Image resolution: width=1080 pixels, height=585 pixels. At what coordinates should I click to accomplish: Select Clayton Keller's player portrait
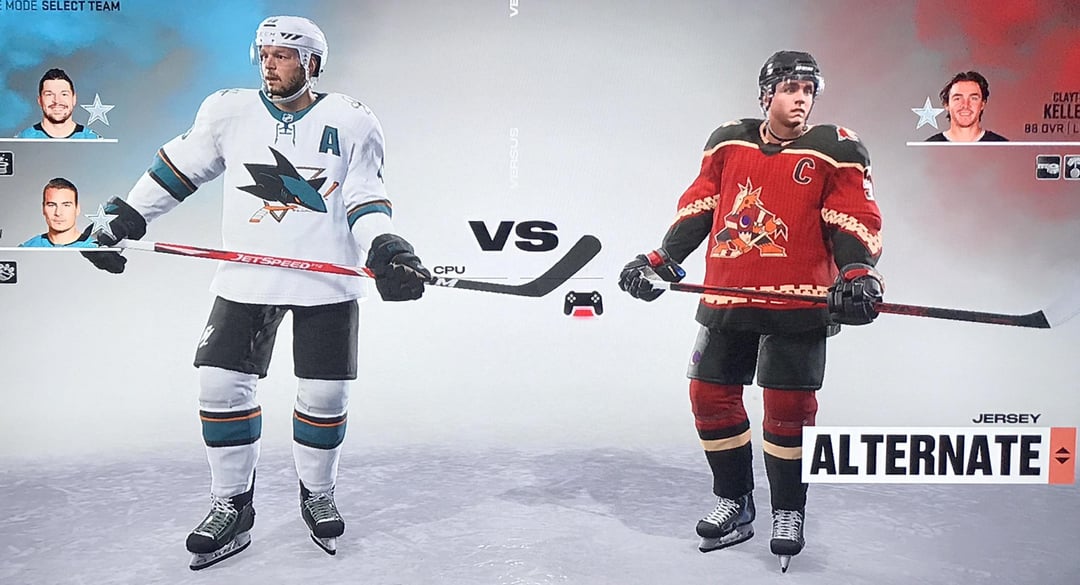[x=965, y=106]
